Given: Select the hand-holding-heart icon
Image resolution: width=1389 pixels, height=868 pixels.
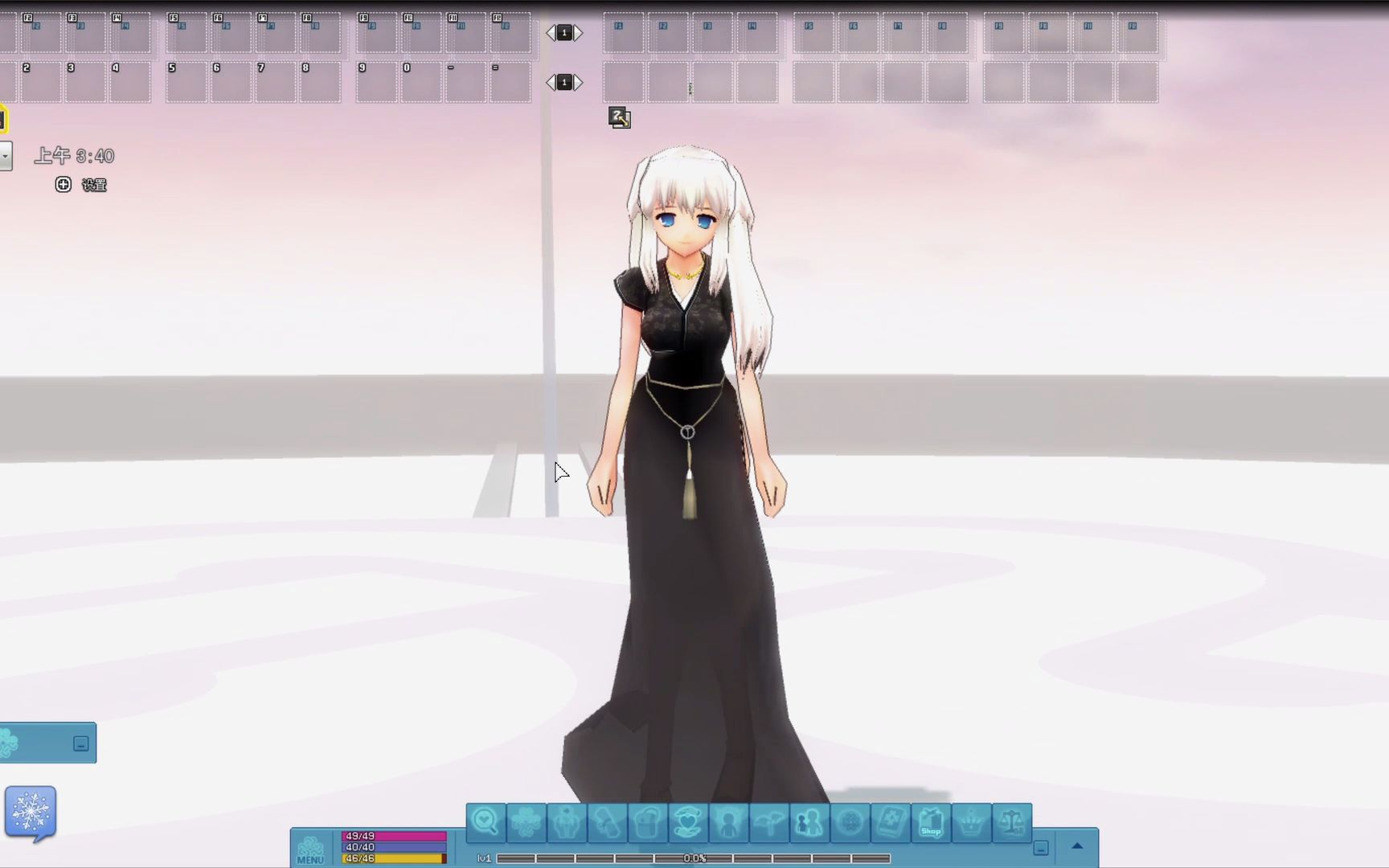Looking at the screenshot, I should 687,823.
